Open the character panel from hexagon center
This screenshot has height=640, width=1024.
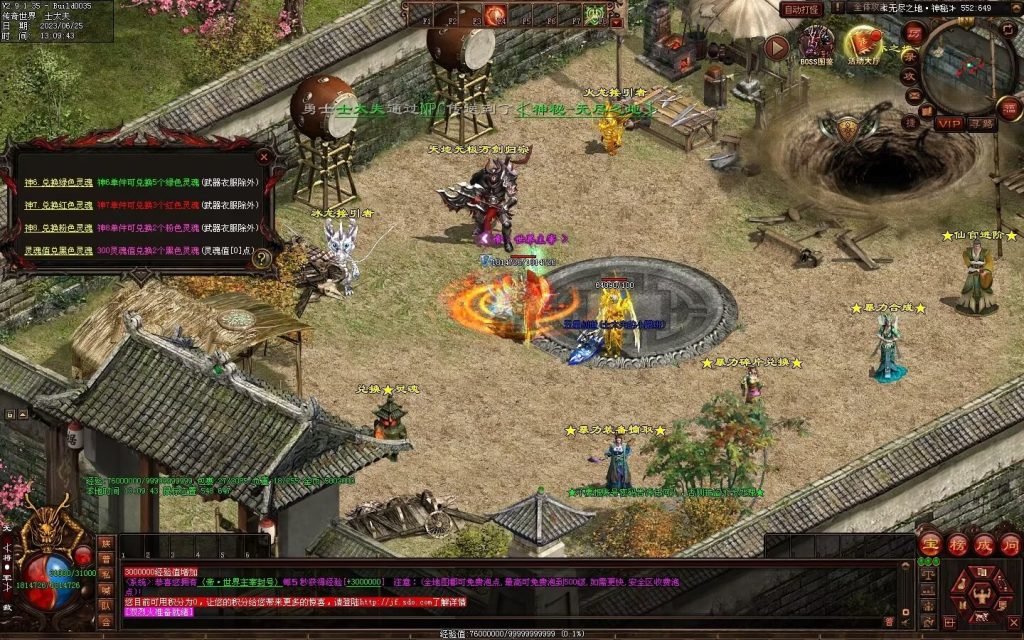coord(981,594)
